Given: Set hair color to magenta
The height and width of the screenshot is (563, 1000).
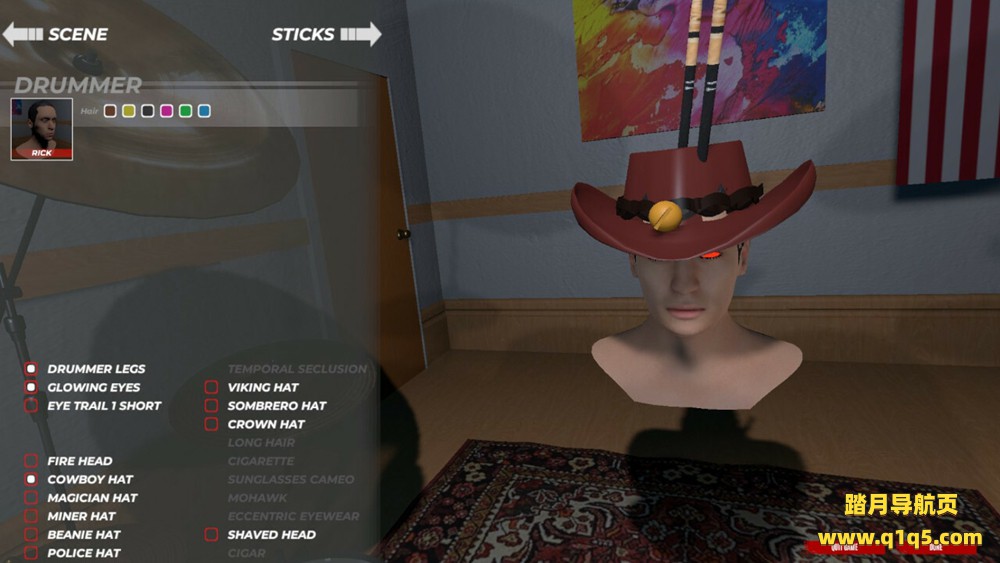Looking at the screenshot, I should 167,111.
